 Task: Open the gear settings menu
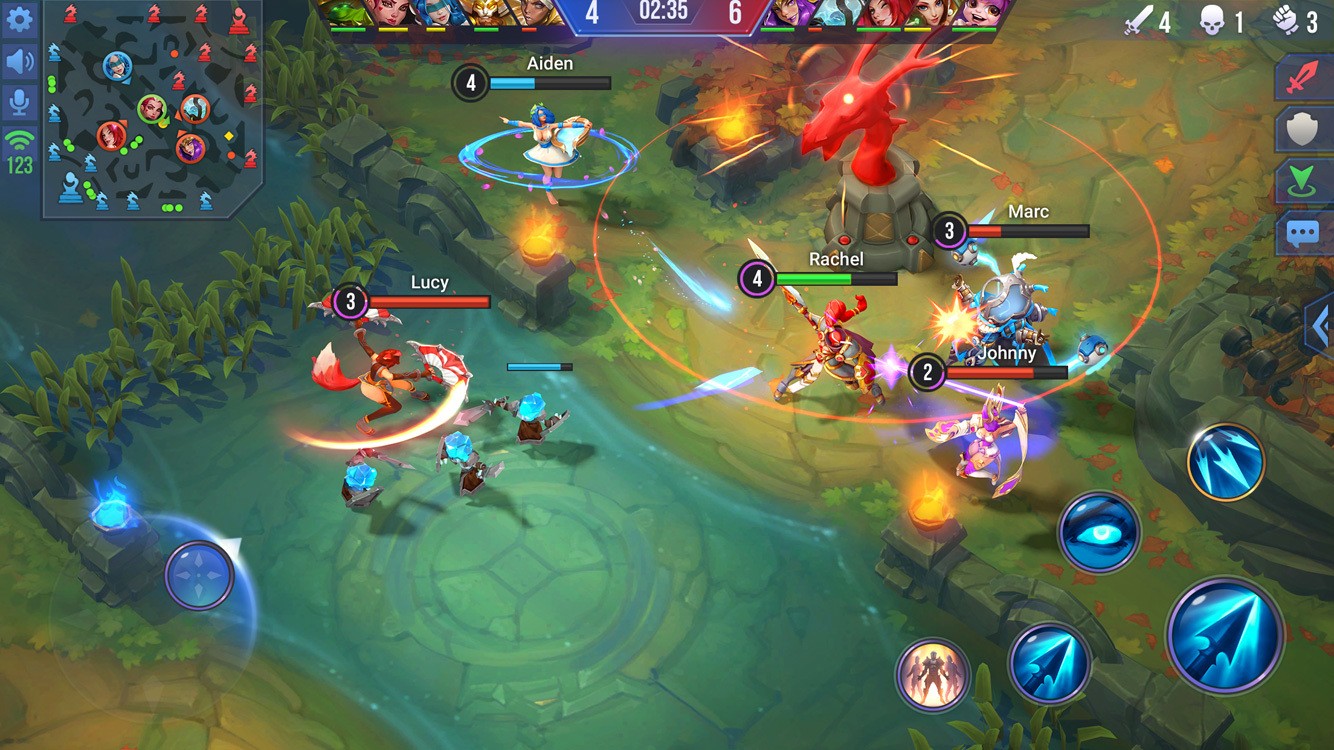19,19
